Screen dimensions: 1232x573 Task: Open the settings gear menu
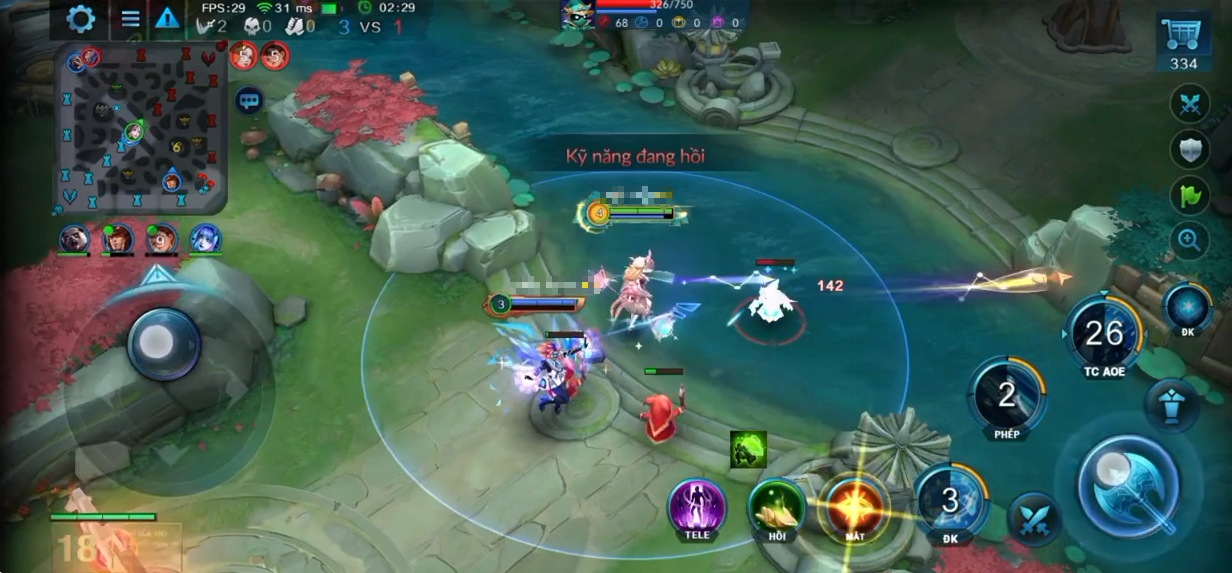coord(80,19)
